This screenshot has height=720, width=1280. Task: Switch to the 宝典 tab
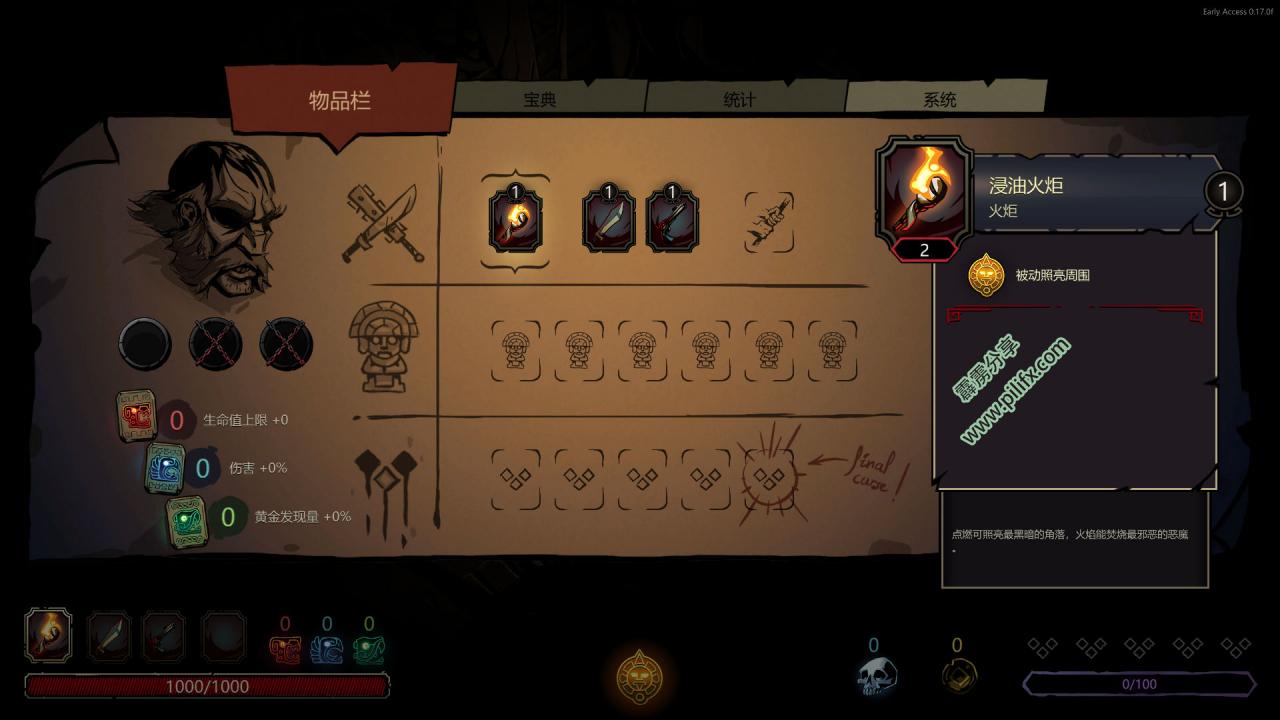[x=540, y=99]
